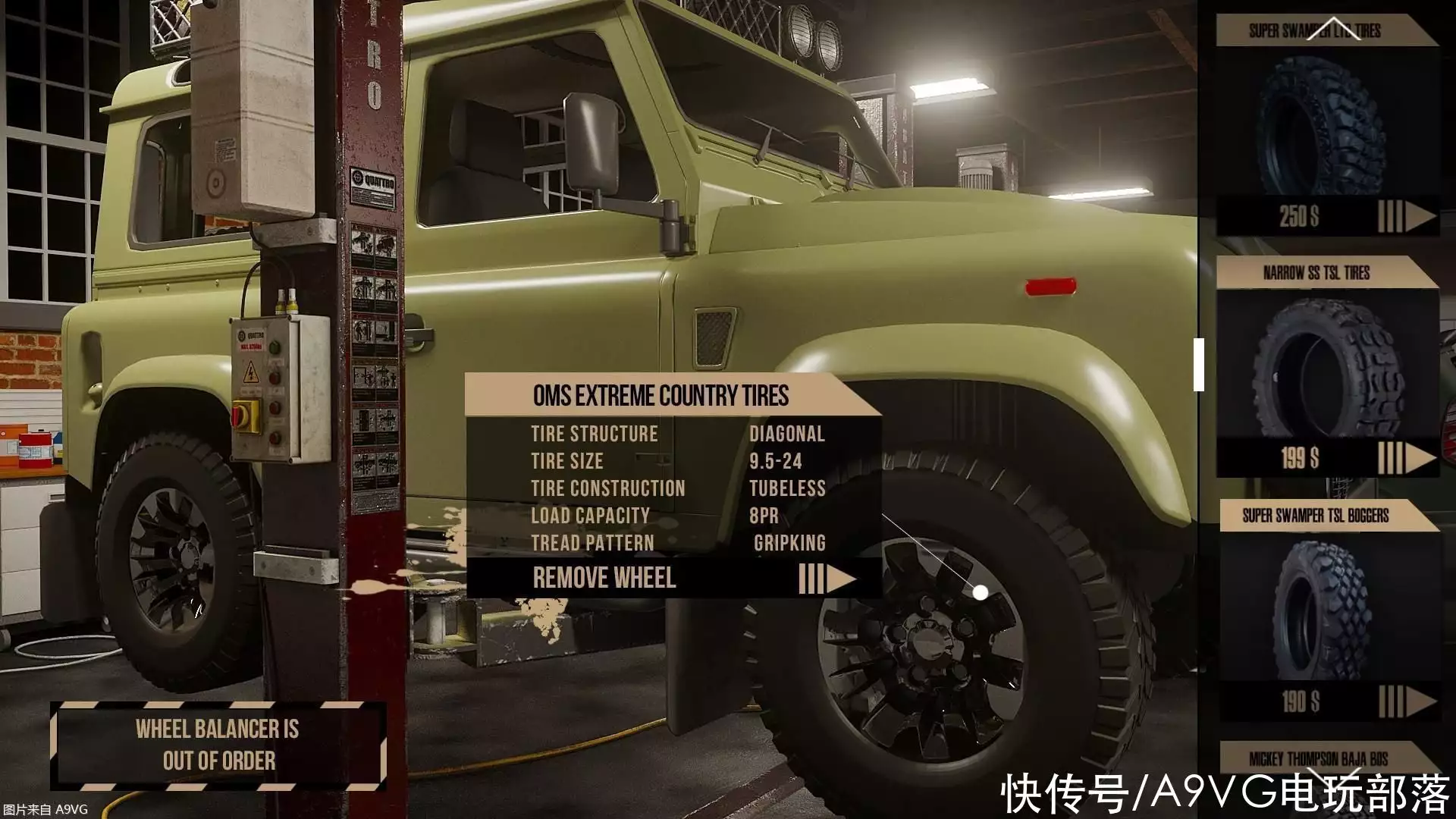The image size is (1456, 819).
Task: Click the tire list scrollbar handle
Action: click(x=1199, y=365)
